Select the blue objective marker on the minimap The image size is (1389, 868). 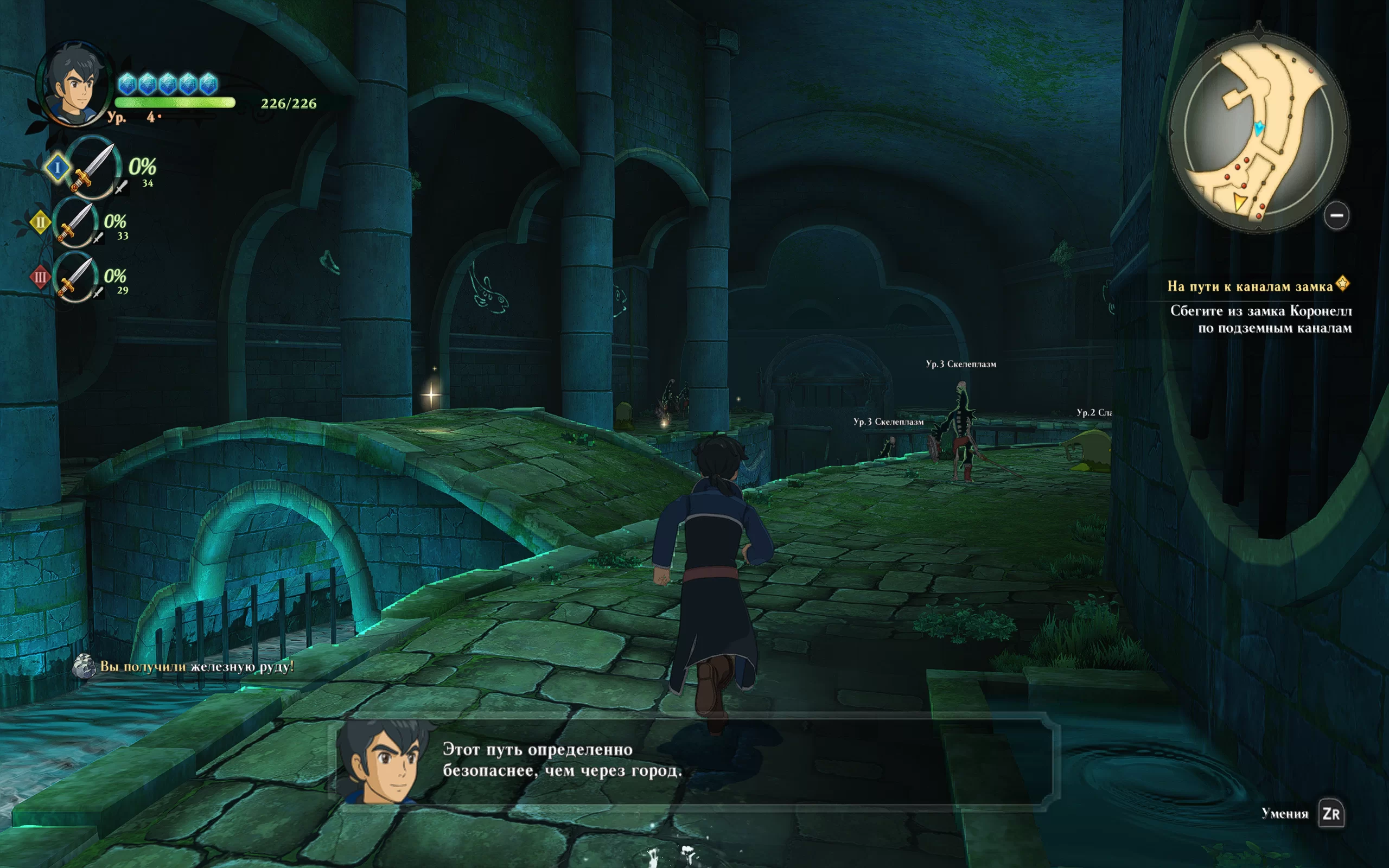(1259, 127)
